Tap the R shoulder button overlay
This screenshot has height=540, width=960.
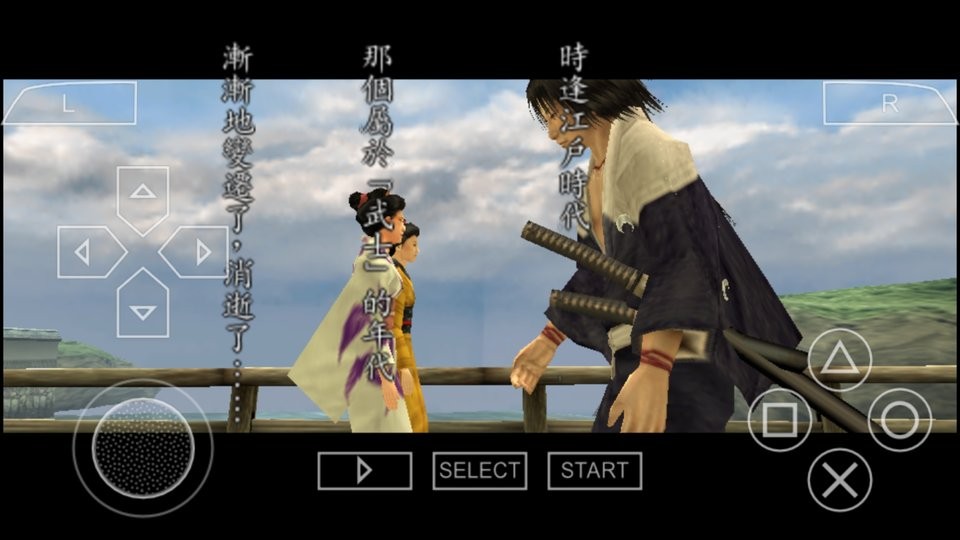click(889, 103)
